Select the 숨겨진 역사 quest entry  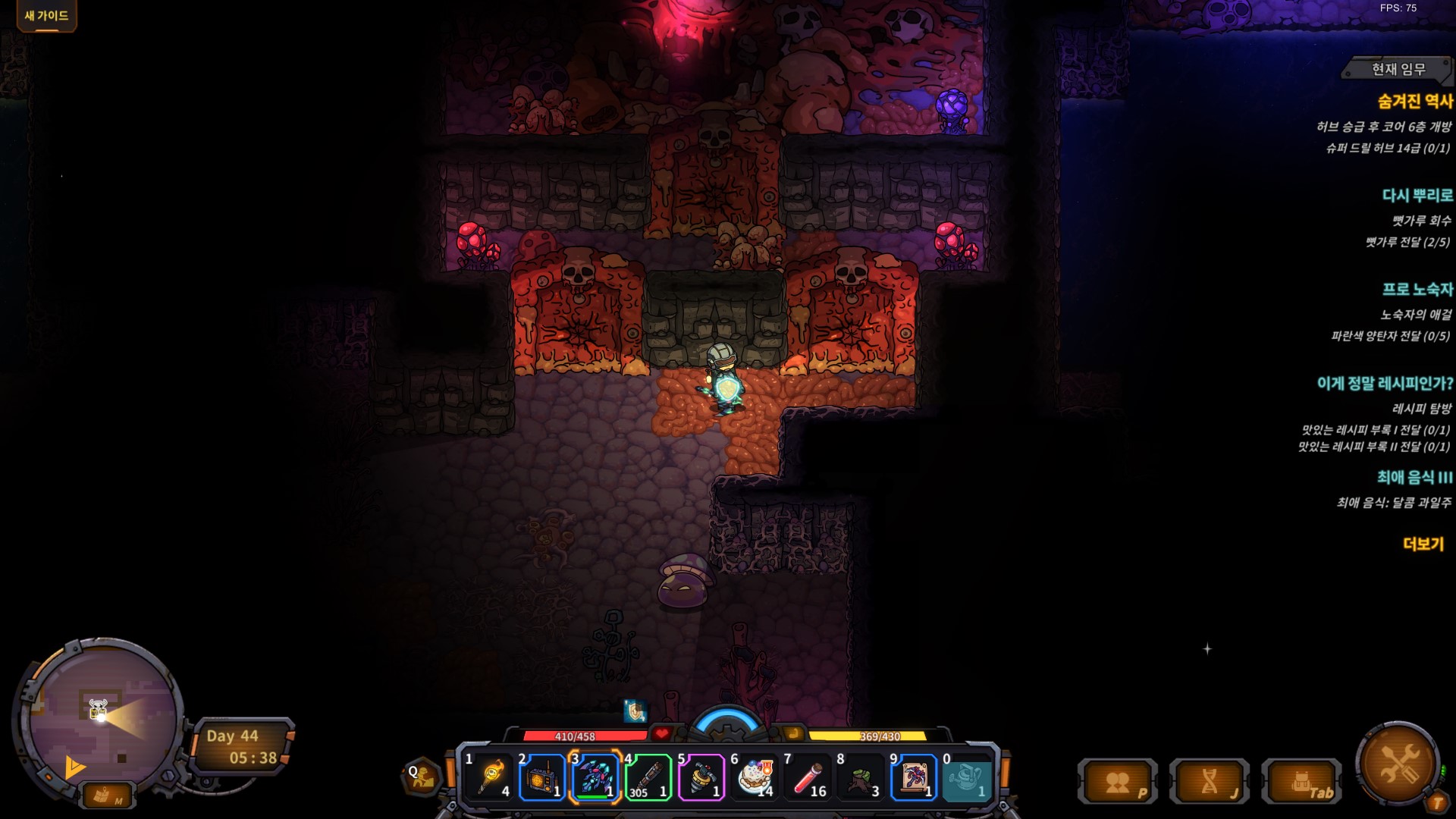1415,101
